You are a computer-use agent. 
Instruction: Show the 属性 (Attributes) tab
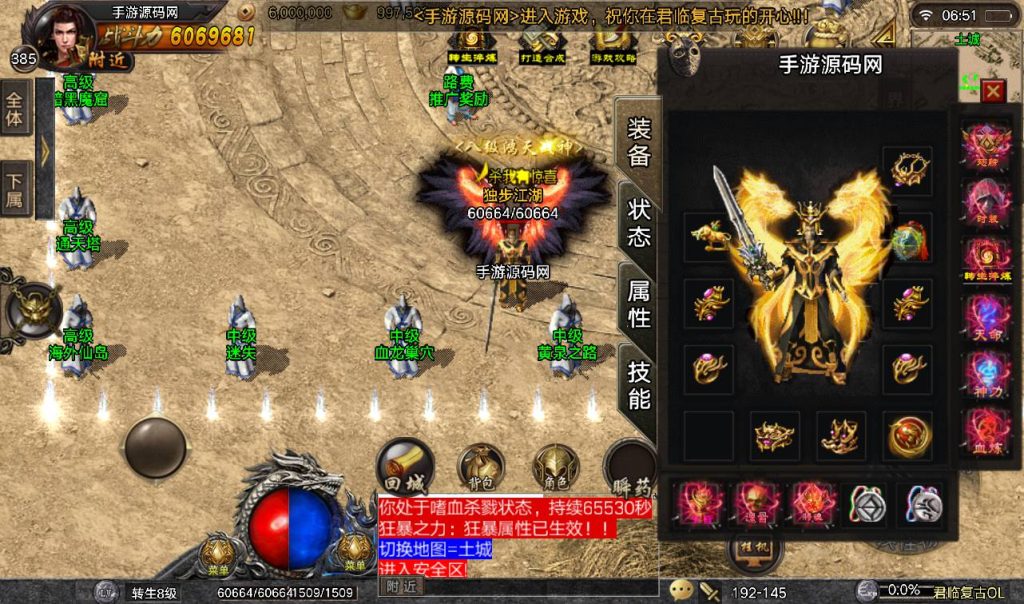638,304
